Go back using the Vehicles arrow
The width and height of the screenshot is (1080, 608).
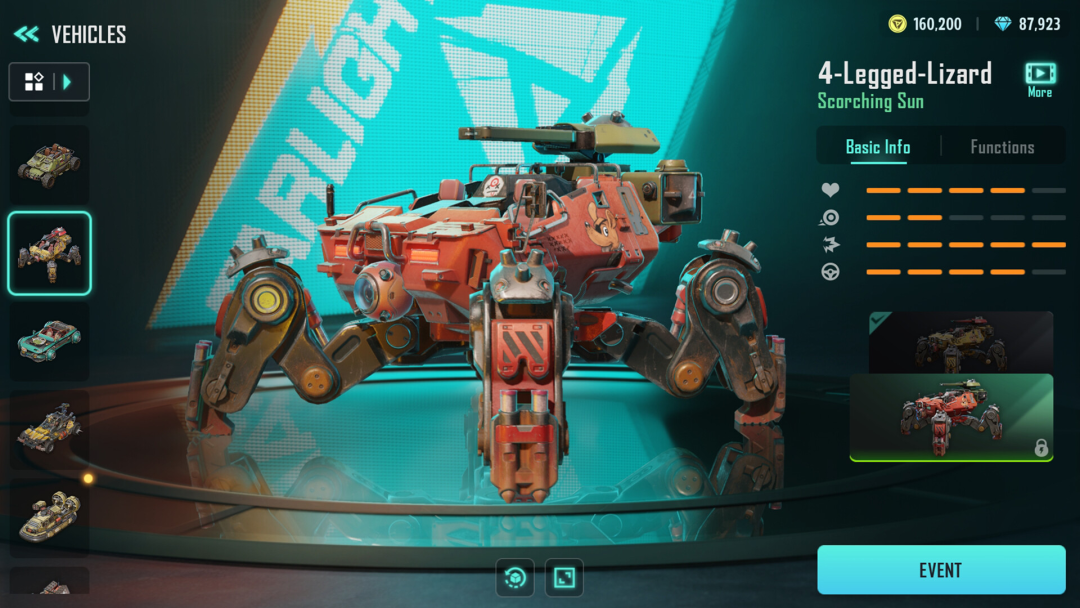coord(26,34)
